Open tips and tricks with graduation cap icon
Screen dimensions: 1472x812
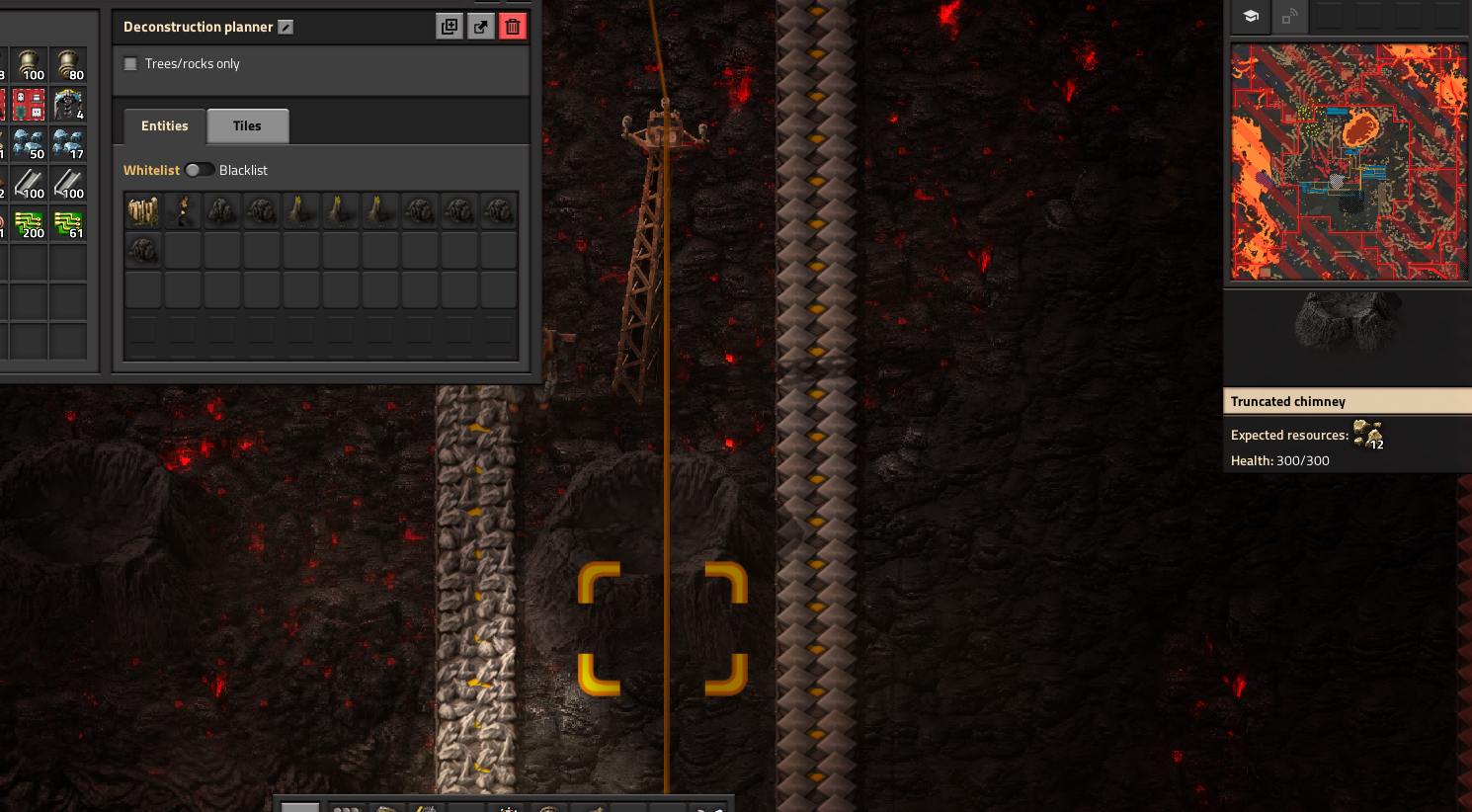tap(1251, 17)
